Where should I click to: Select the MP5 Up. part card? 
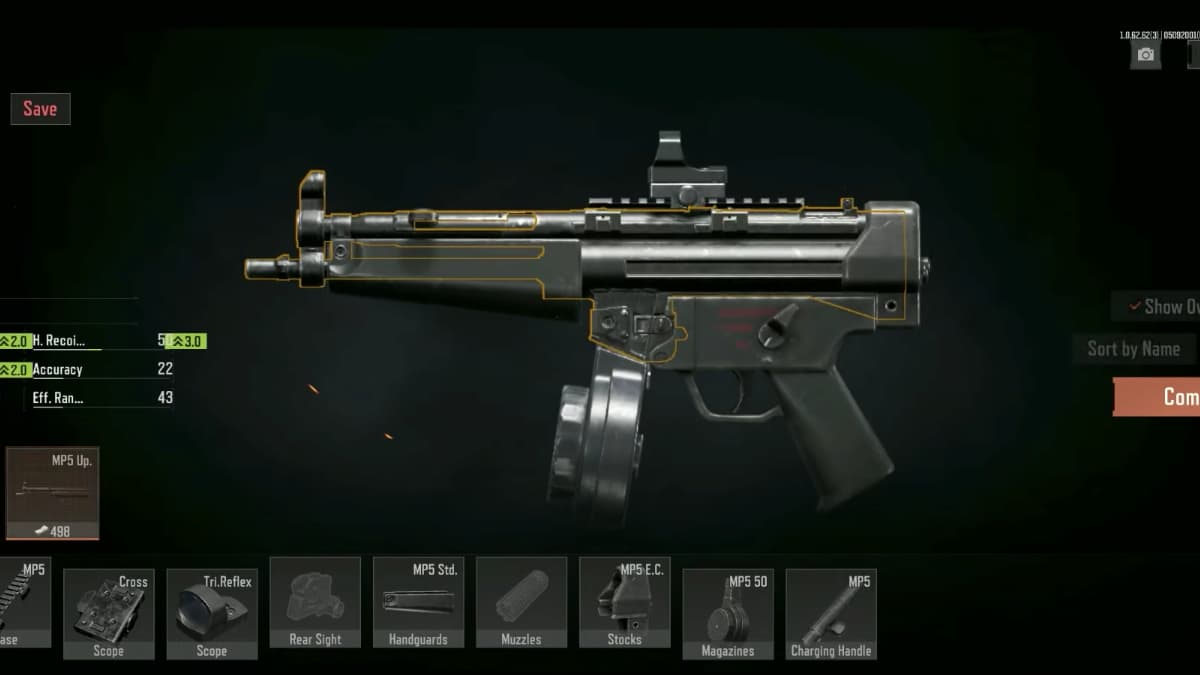click(x=52, y=493)
